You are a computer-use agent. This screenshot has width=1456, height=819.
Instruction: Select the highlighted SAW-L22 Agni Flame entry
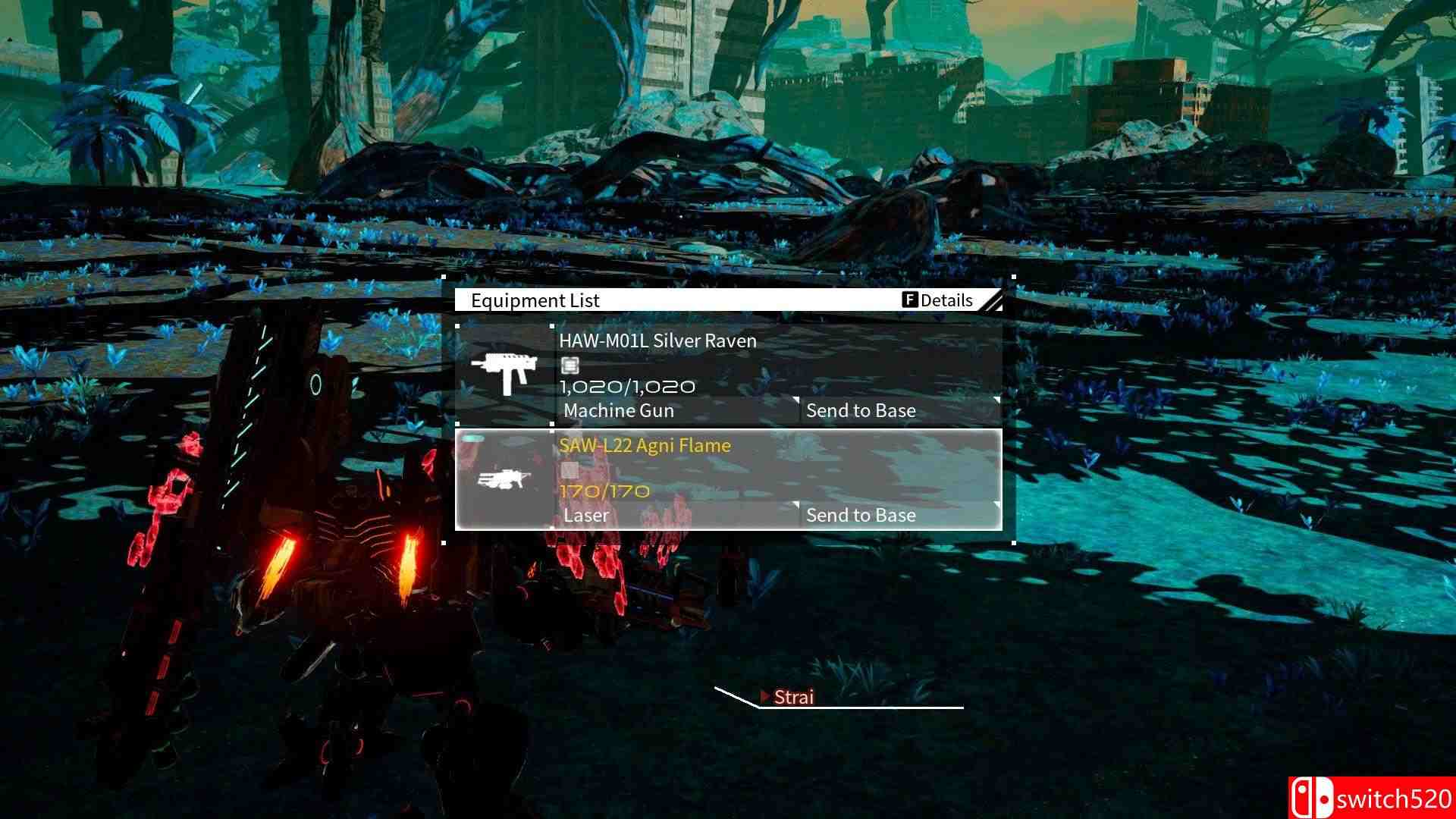pyautogui.click(x=728, y=478)
